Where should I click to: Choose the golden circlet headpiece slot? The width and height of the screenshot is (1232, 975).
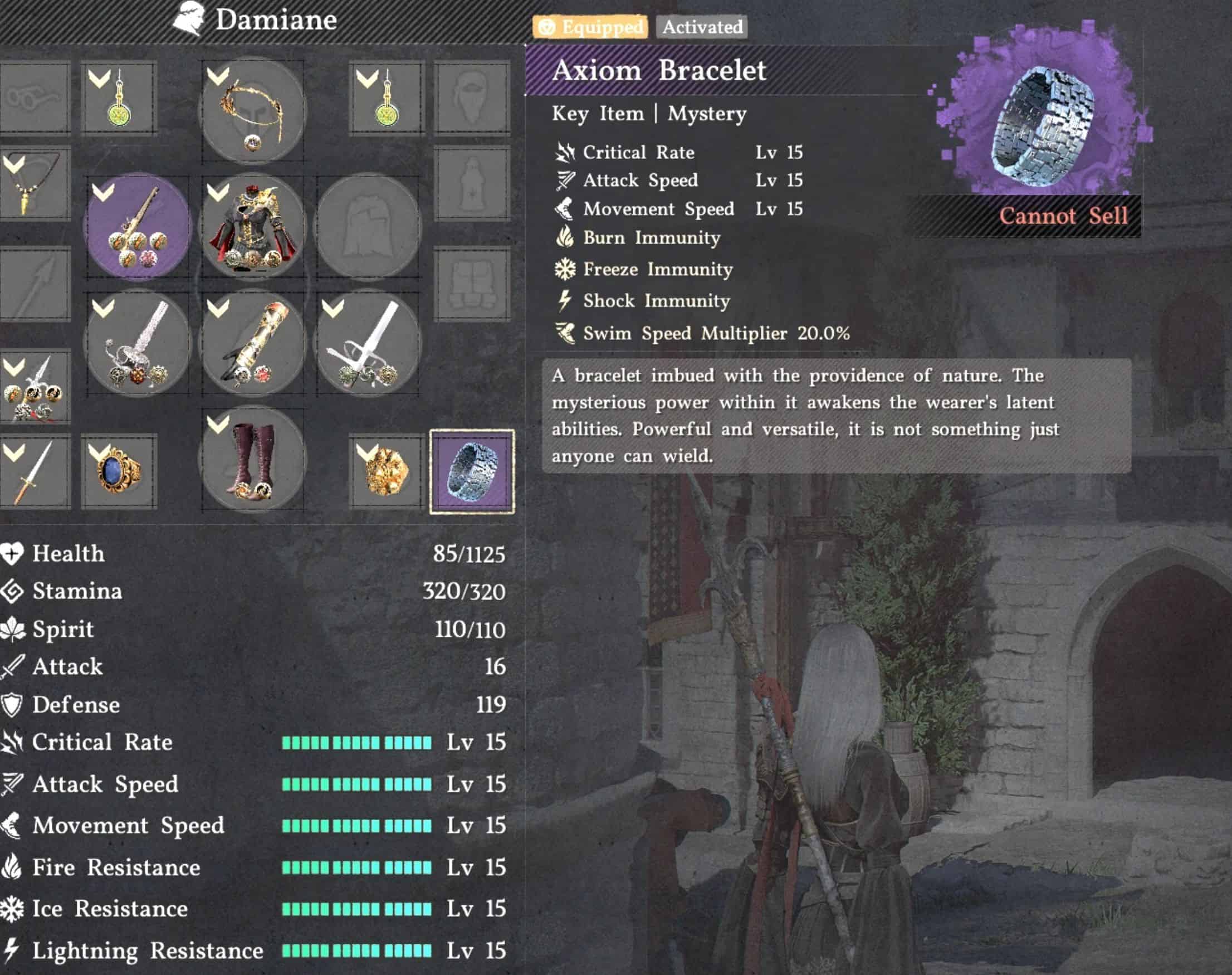pos(252,111)
